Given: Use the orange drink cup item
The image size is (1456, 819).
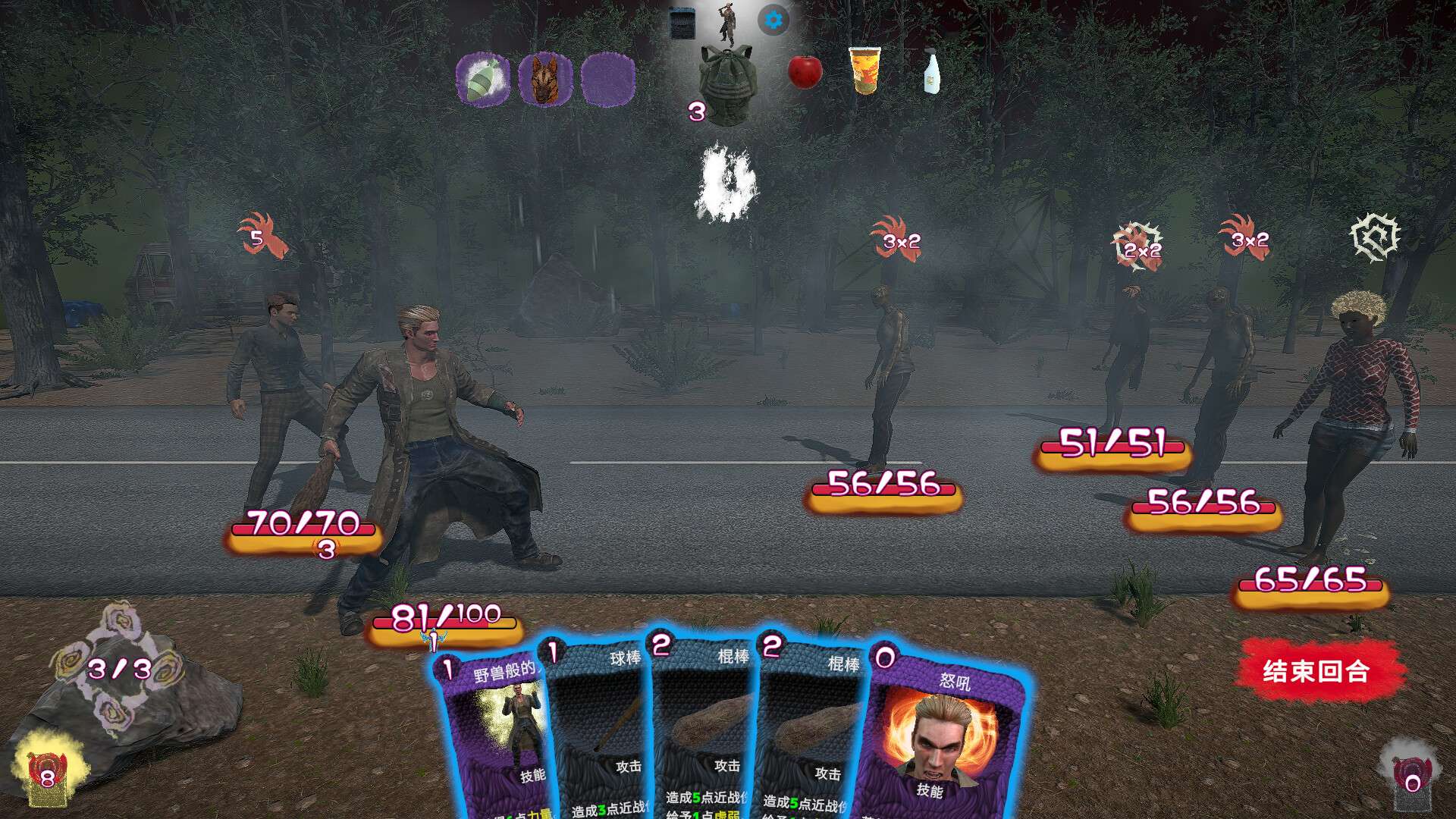Looking at the screenshot, I should tap(864, 71).
